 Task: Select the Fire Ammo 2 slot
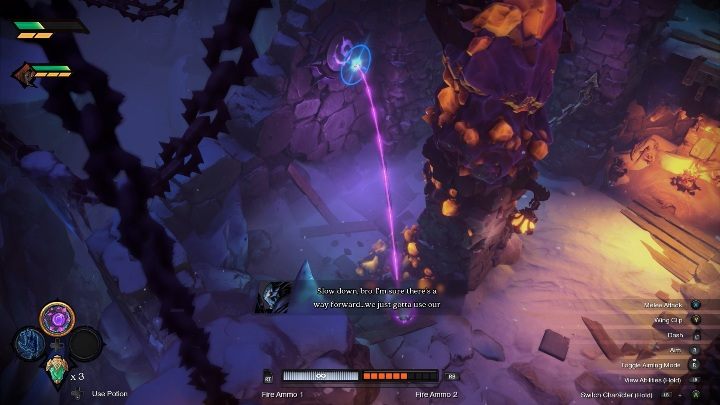click(x=400, y=377)
